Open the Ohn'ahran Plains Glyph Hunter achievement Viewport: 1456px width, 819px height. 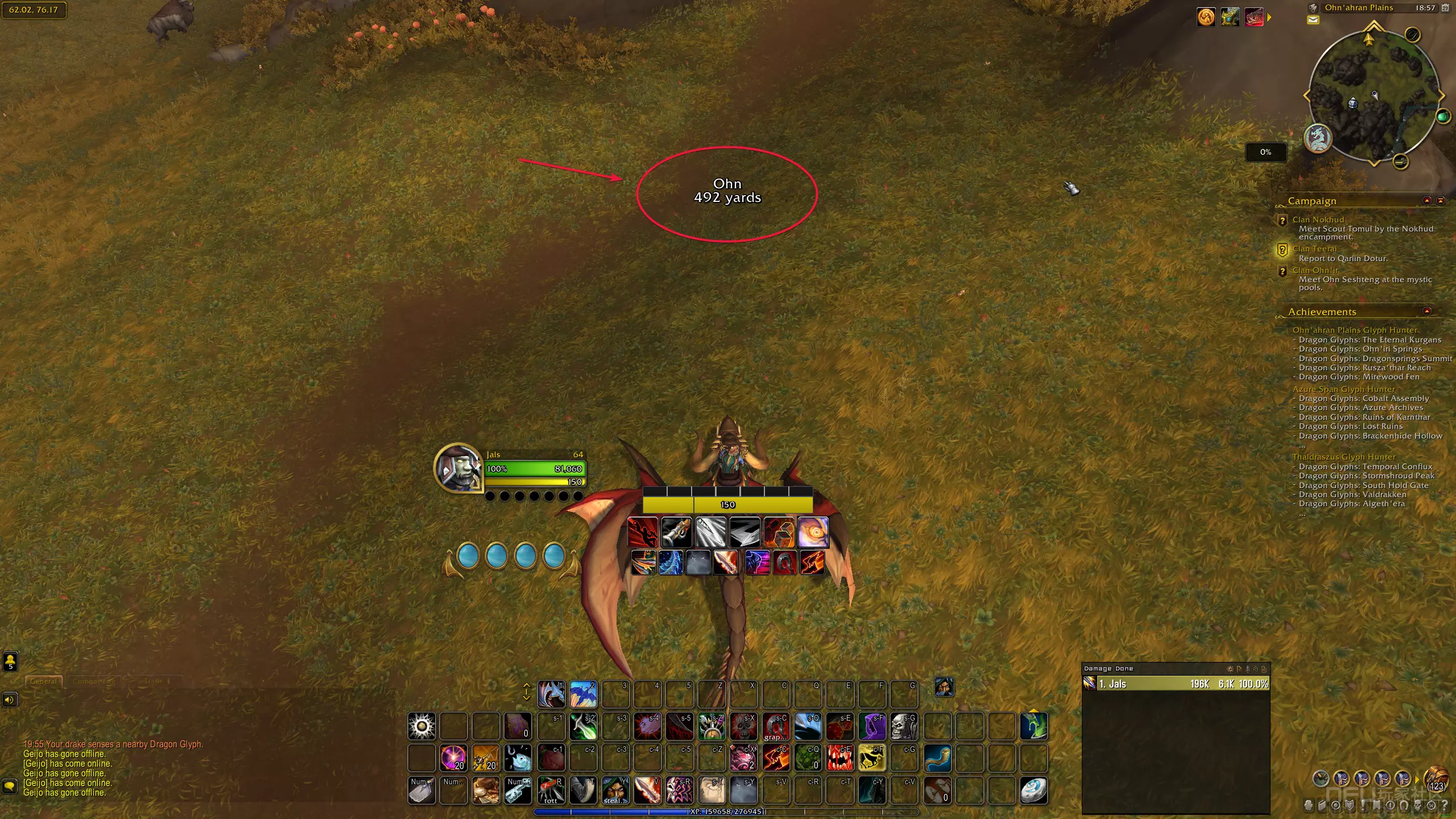click(1355, 330)
